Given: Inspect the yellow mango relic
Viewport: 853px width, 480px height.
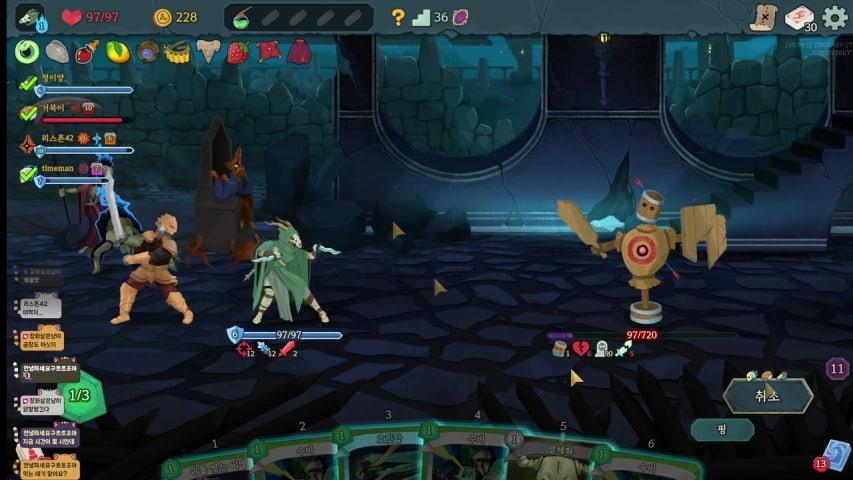Looking at the screenshot, I should [x=118, y=52].
